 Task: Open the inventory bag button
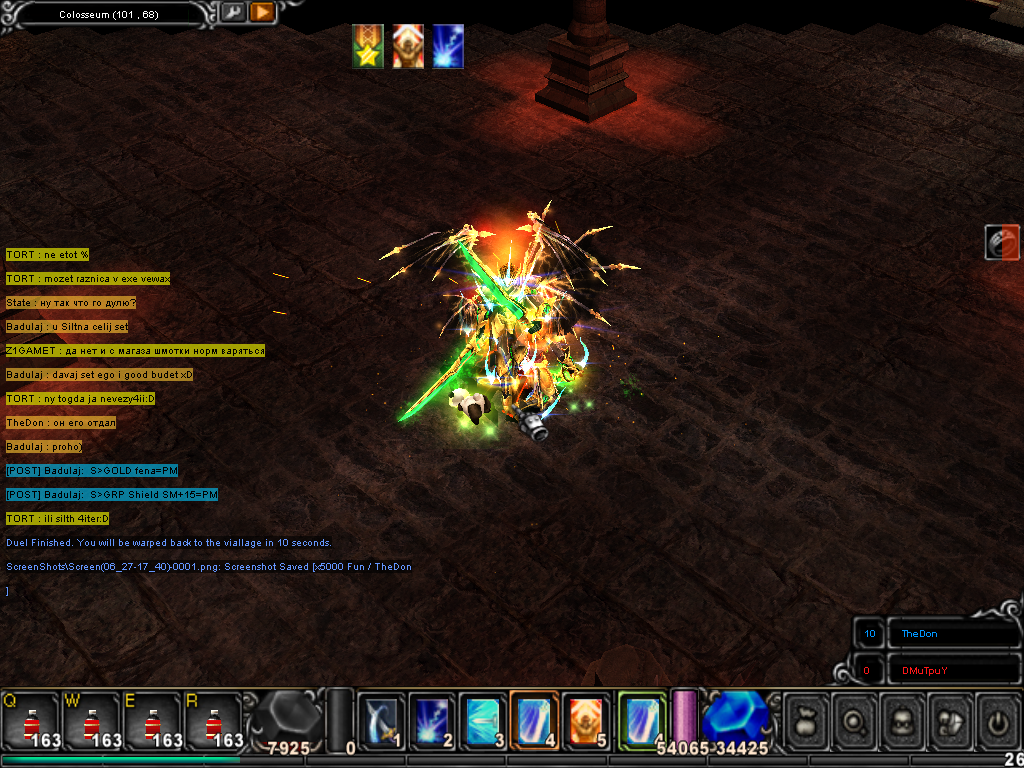pos(808,719)
